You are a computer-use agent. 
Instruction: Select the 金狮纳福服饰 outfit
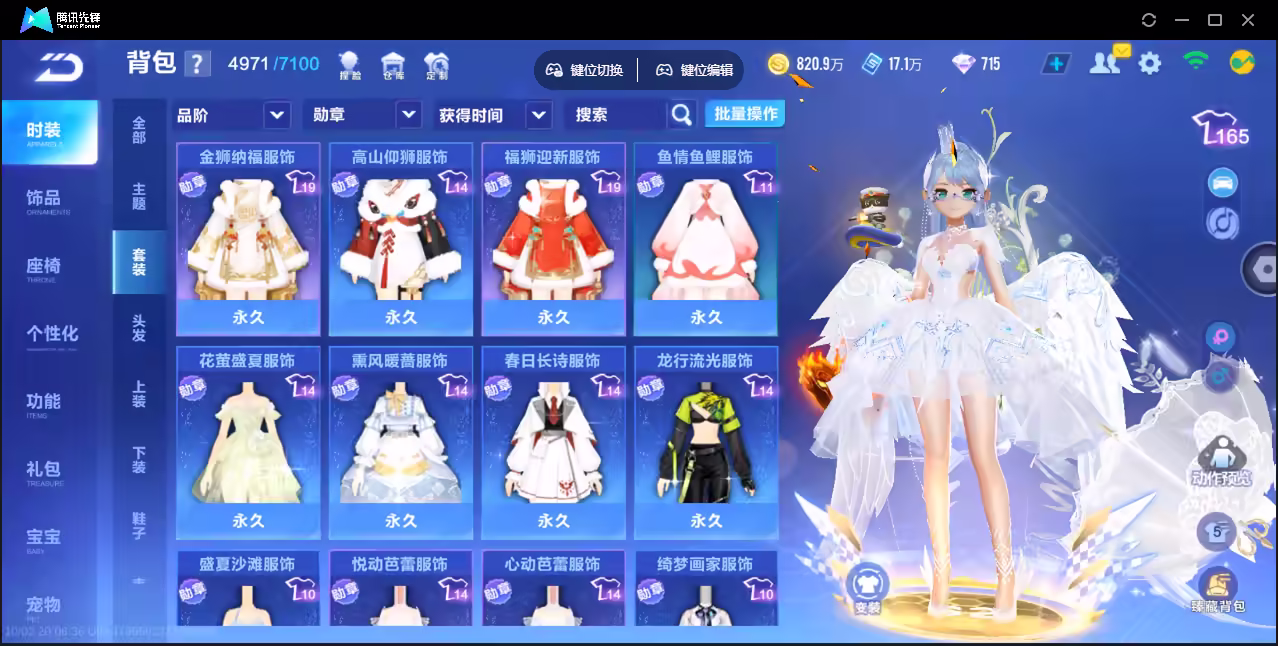[248, 239]
